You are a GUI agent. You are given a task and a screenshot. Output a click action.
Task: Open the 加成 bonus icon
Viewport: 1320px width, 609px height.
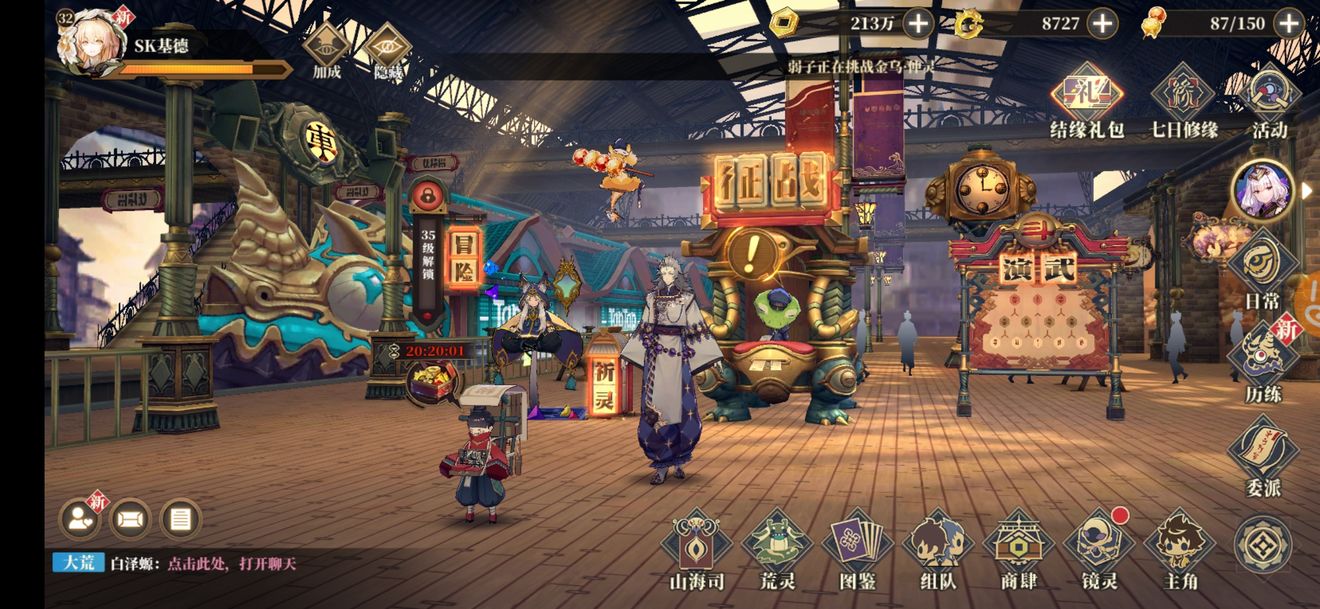pyautogui.click(x=327, y=49)
